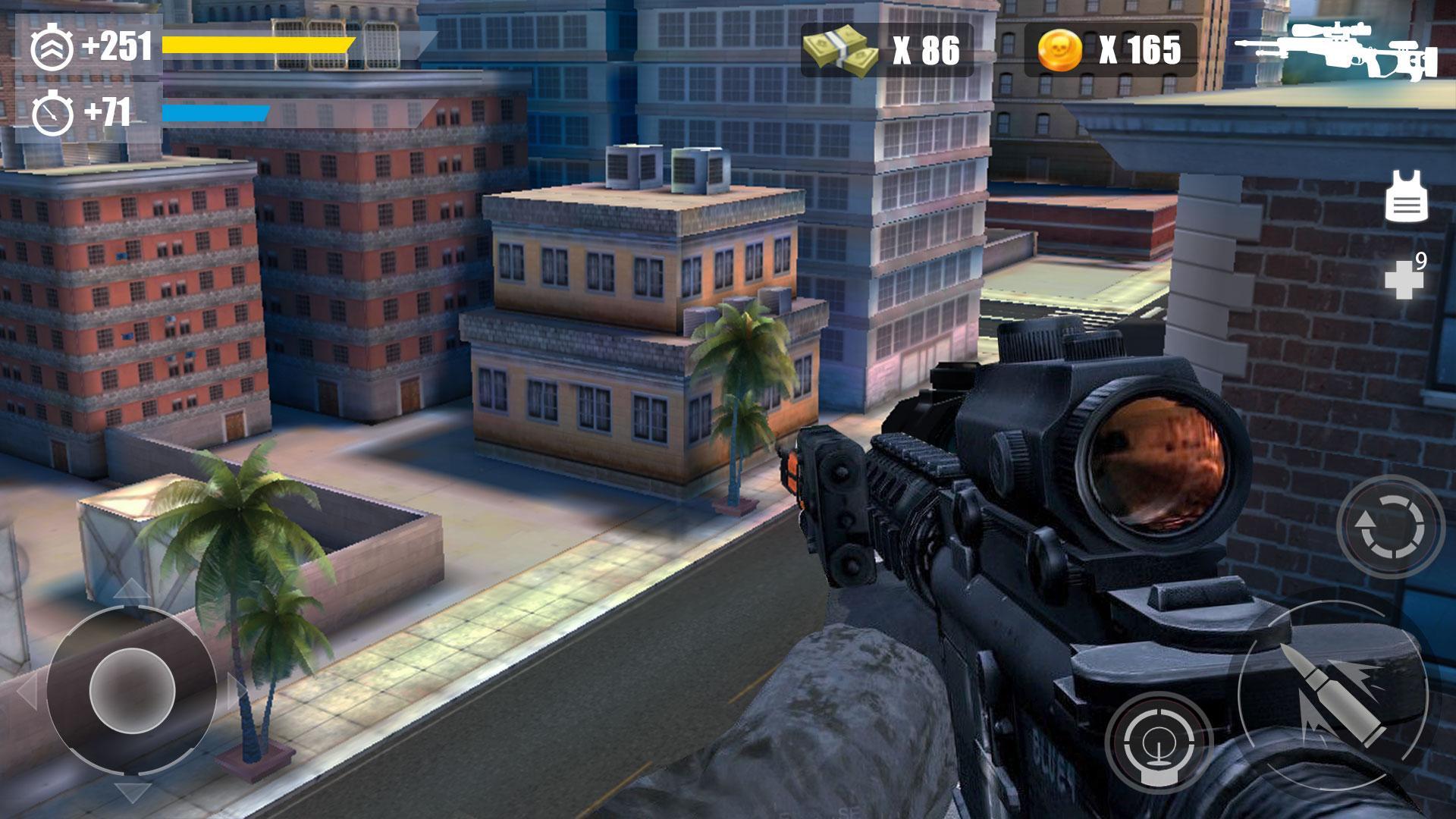Tap the +251 score label
1456x819 pixels.
(117, 44)
